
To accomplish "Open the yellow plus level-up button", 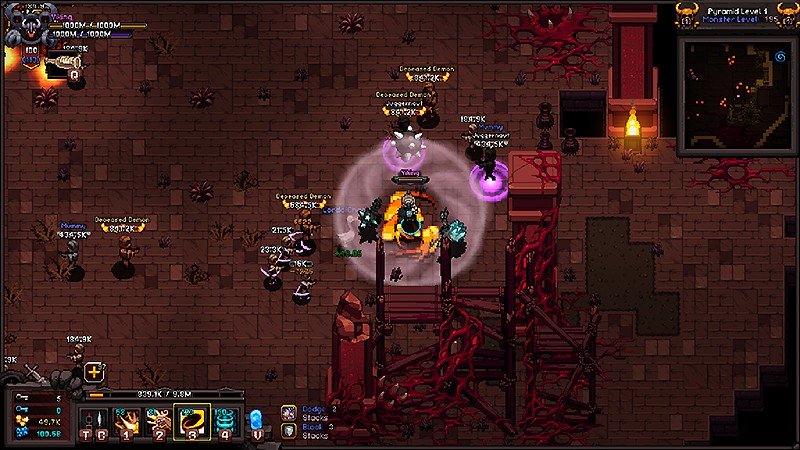I will (94, 372).
